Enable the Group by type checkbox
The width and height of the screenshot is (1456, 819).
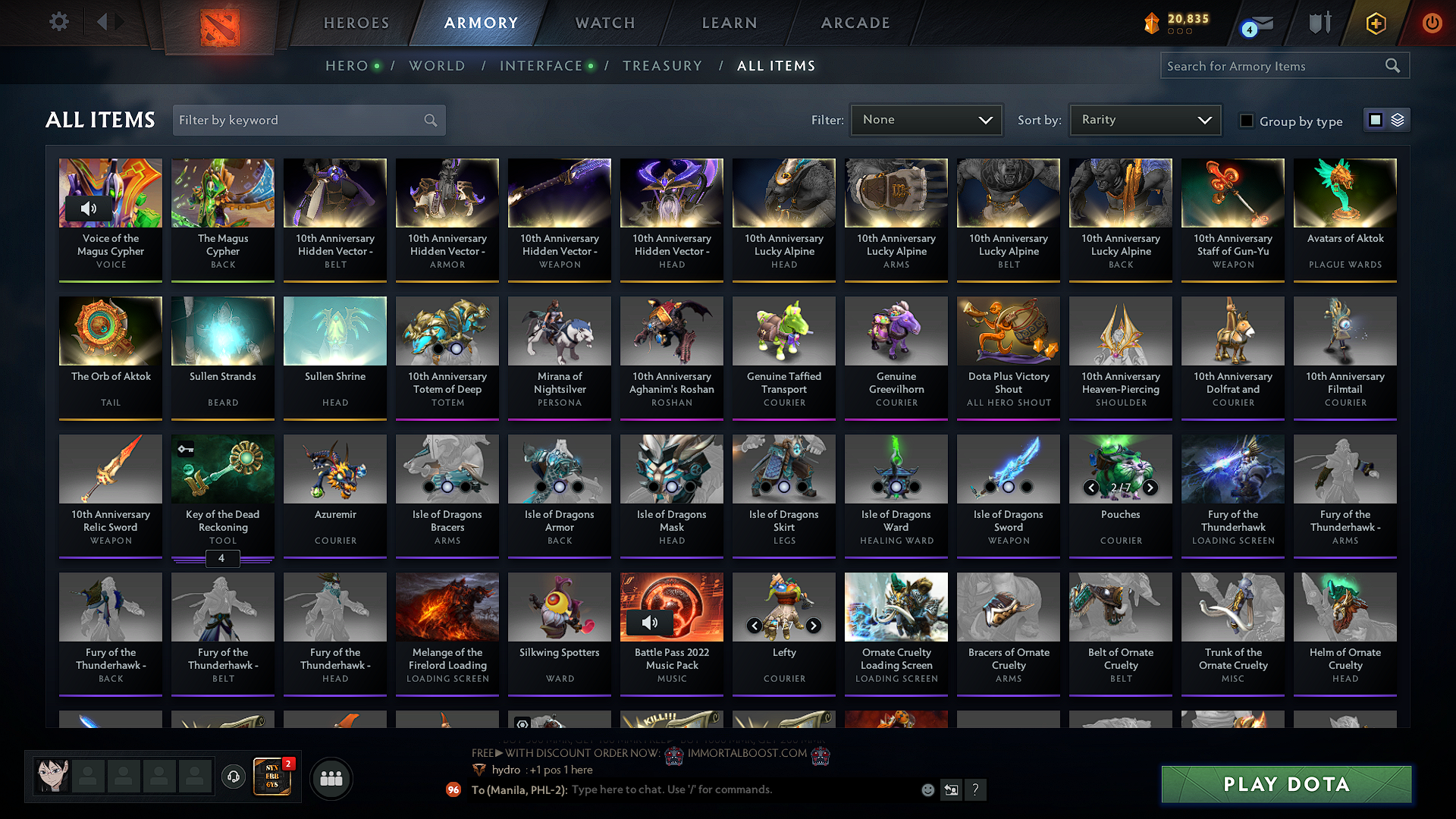(x=1247, y=121)
